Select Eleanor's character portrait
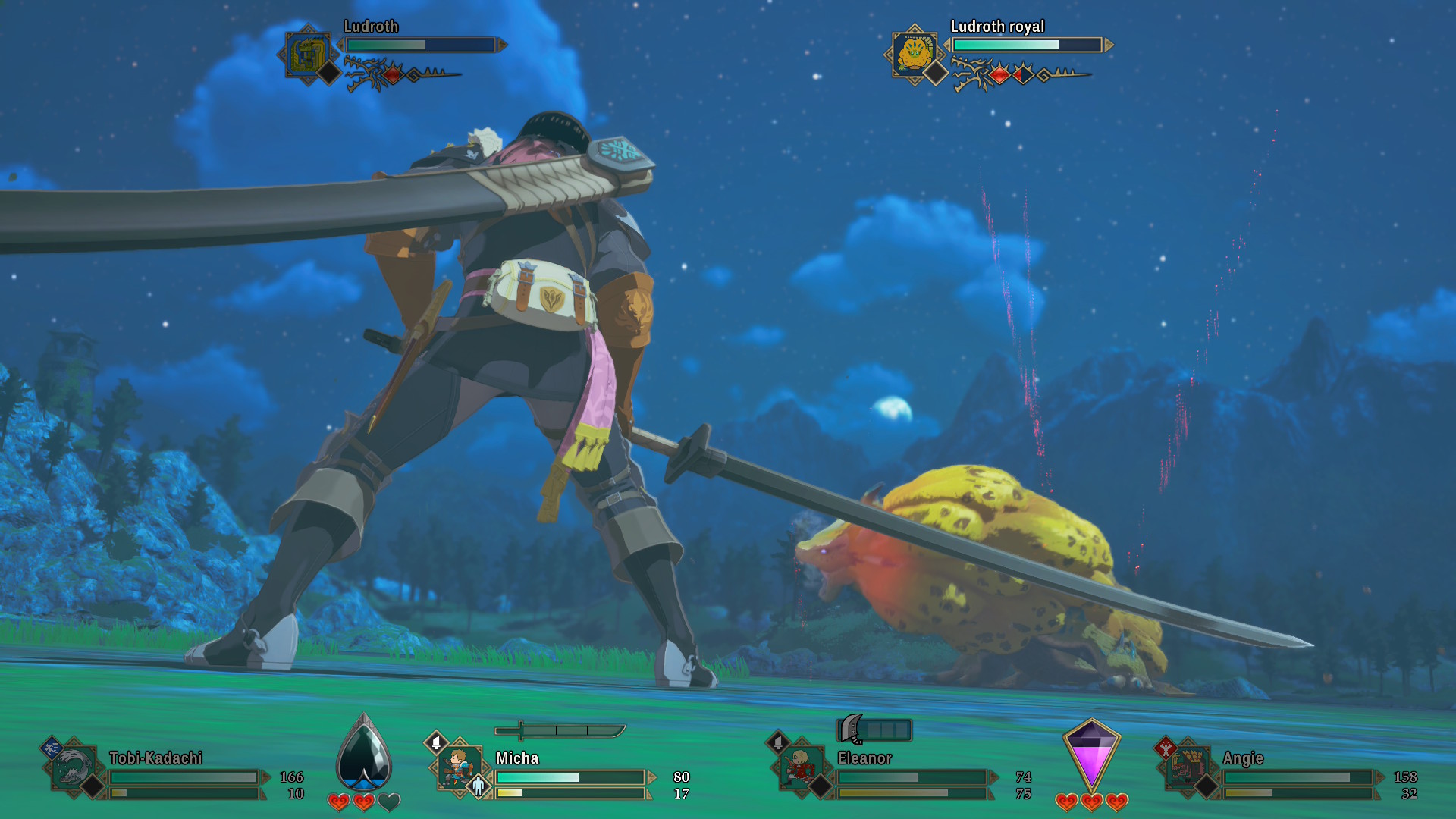This screenshot has height=819, width=1456. pyautogui.click(x=801, y=767)
